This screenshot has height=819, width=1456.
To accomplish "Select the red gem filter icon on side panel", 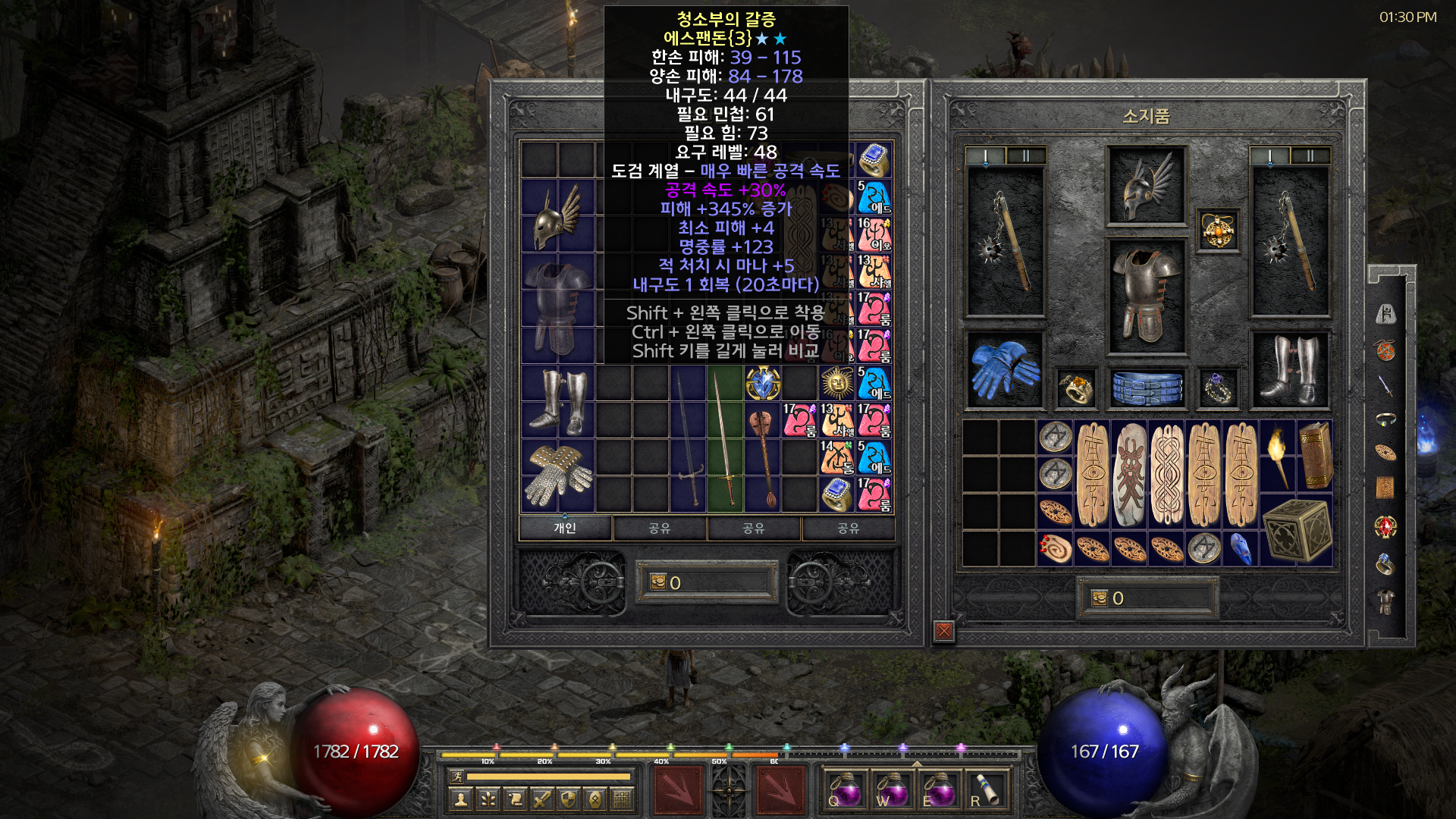I will (1385, 526).
